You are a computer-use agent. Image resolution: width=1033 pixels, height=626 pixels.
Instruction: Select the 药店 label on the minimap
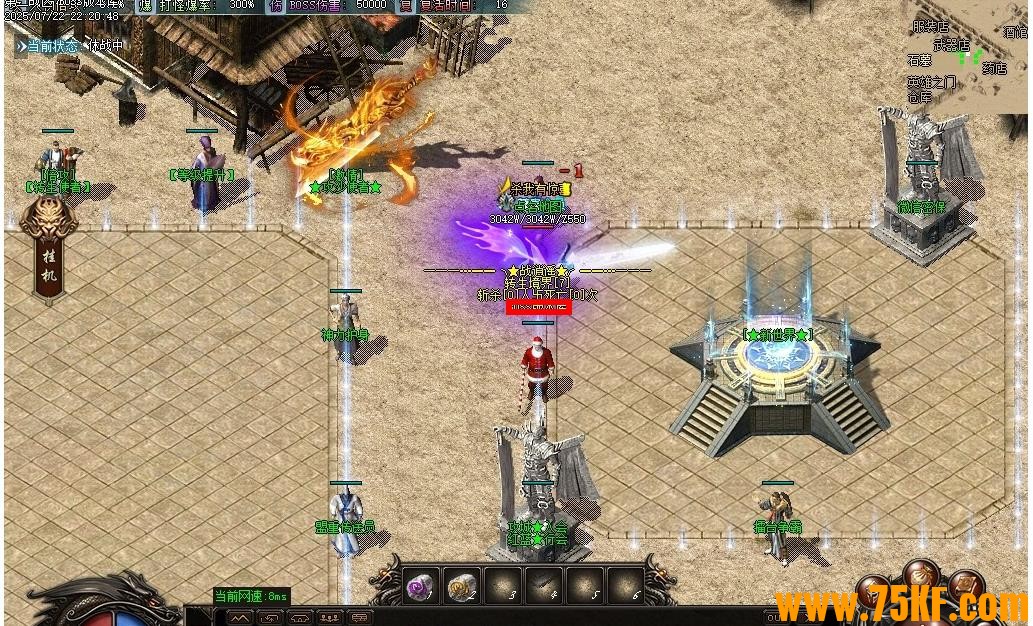point(994,69)
